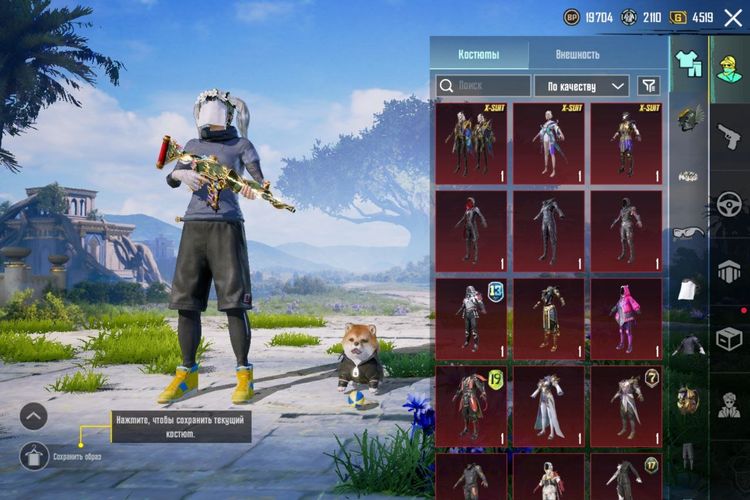Open the Внешность tab

pyautogui.click(x=578, y=54)
